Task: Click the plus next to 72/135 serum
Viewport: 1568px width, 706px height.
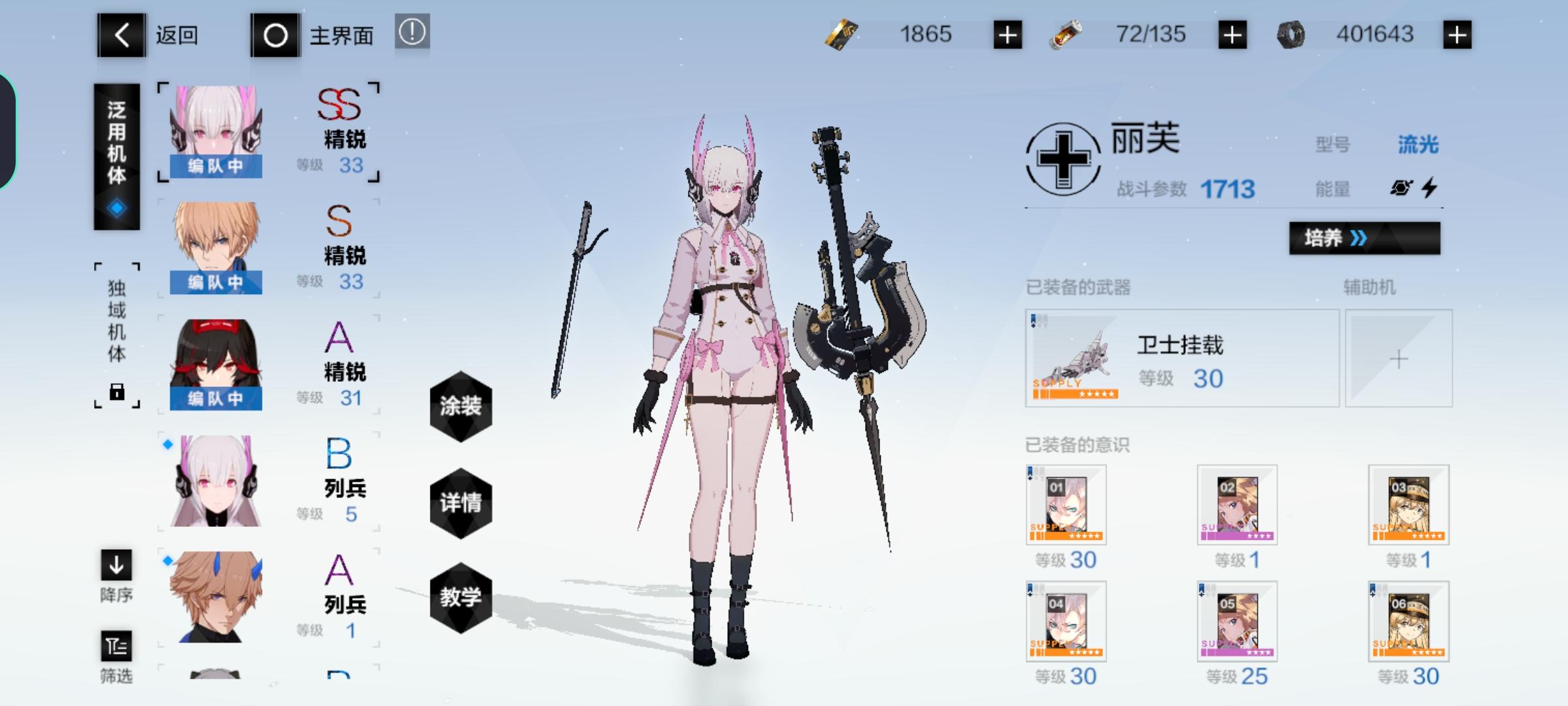Action: (x=1233, y=34)
